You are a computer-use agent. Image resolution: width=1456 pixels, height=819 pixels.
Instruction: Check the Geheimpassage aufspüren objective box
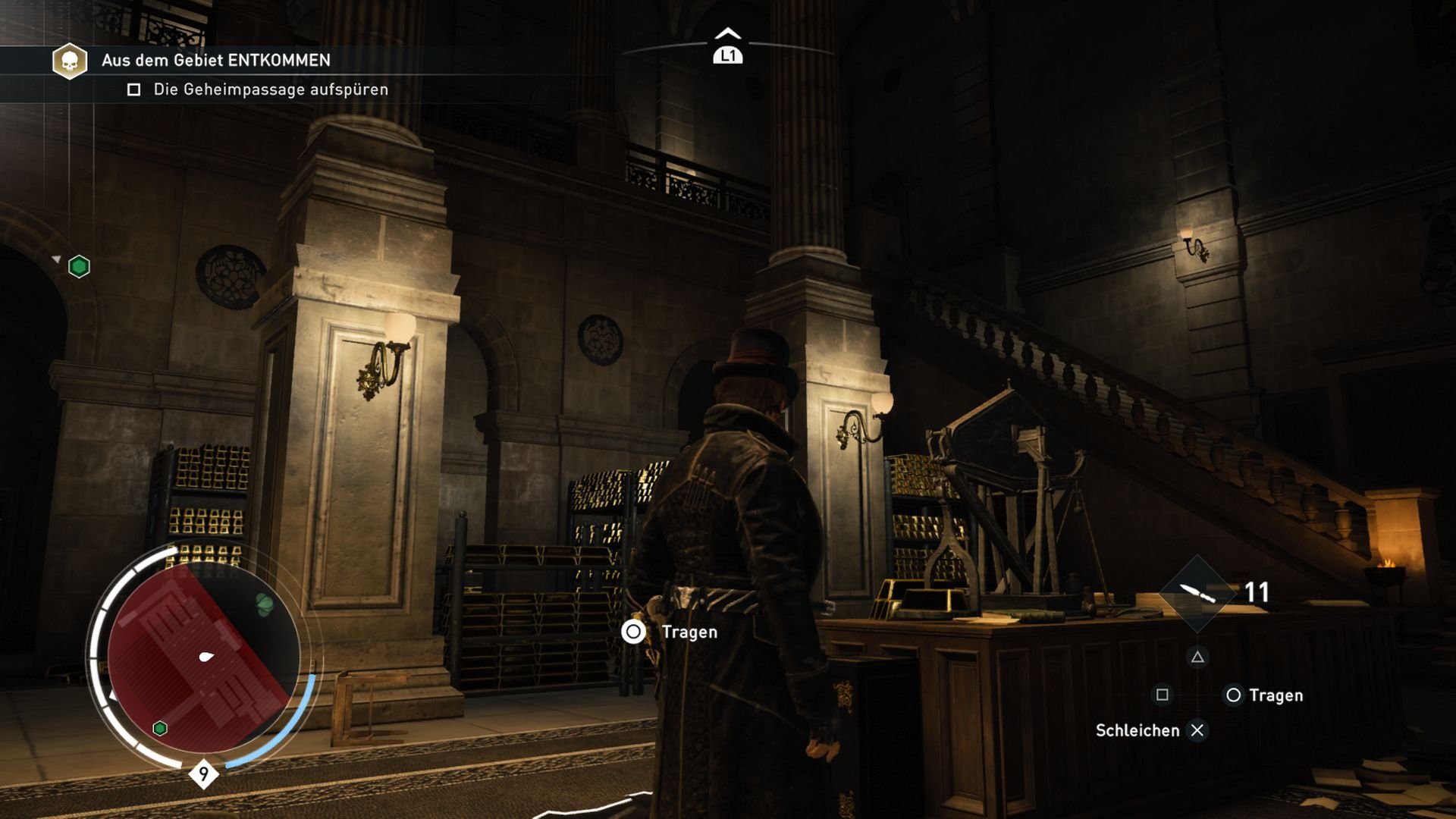pos(133,89)
